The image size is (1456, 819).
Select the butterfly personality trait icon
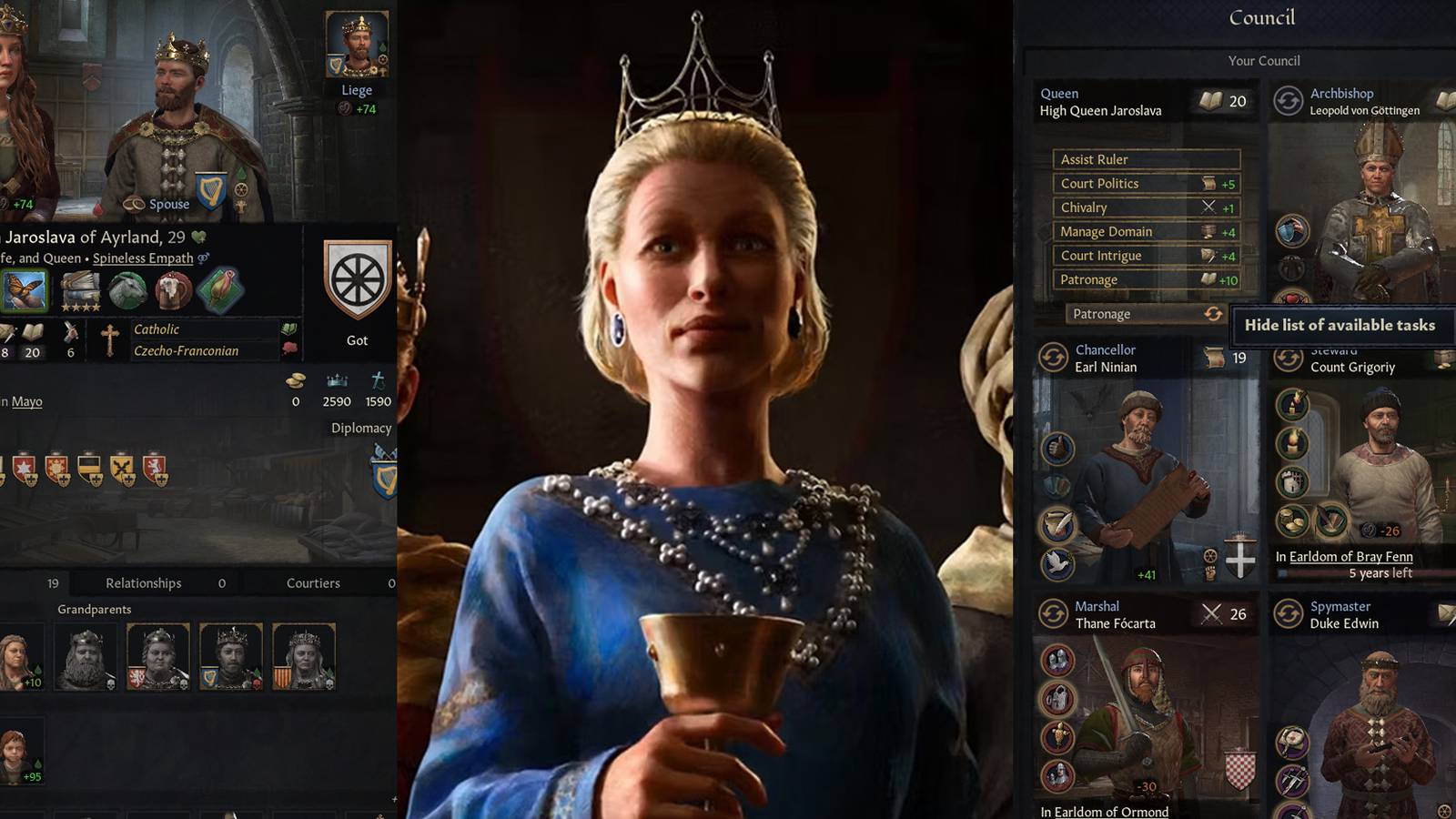[25, 289]
